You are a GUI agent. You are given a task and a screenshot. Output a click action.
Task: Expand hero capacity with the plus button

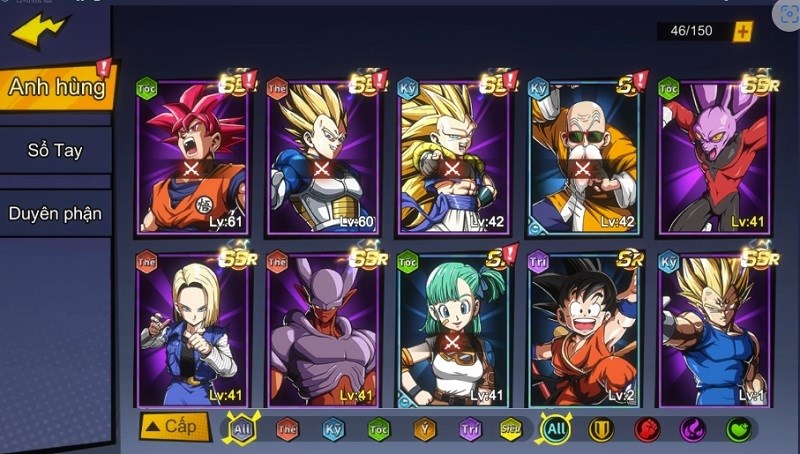pyautogui.click(x=742, y=31)
